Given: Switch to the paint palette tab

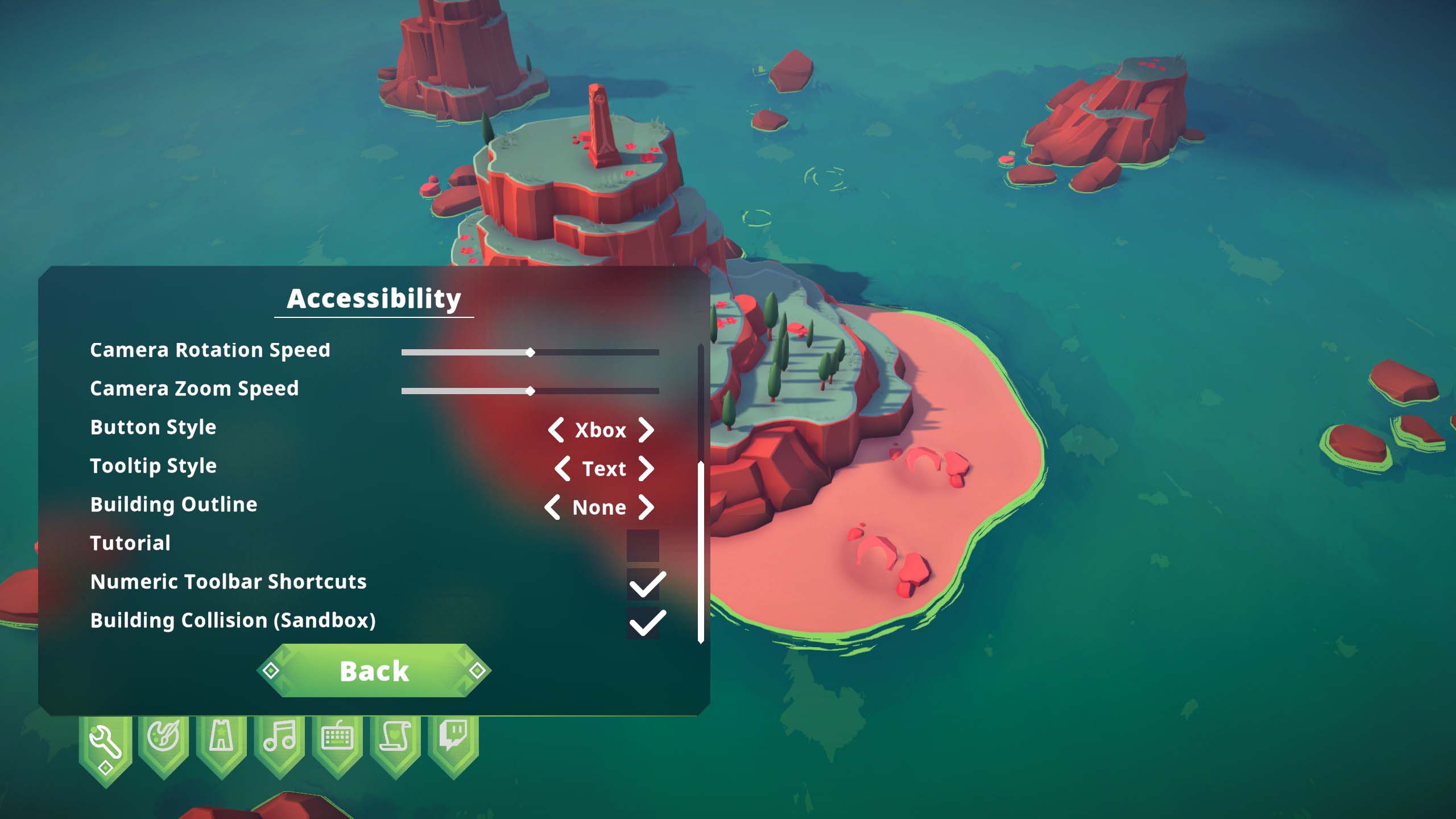Looking at the screenshot, I should click(x=163, y=739).
